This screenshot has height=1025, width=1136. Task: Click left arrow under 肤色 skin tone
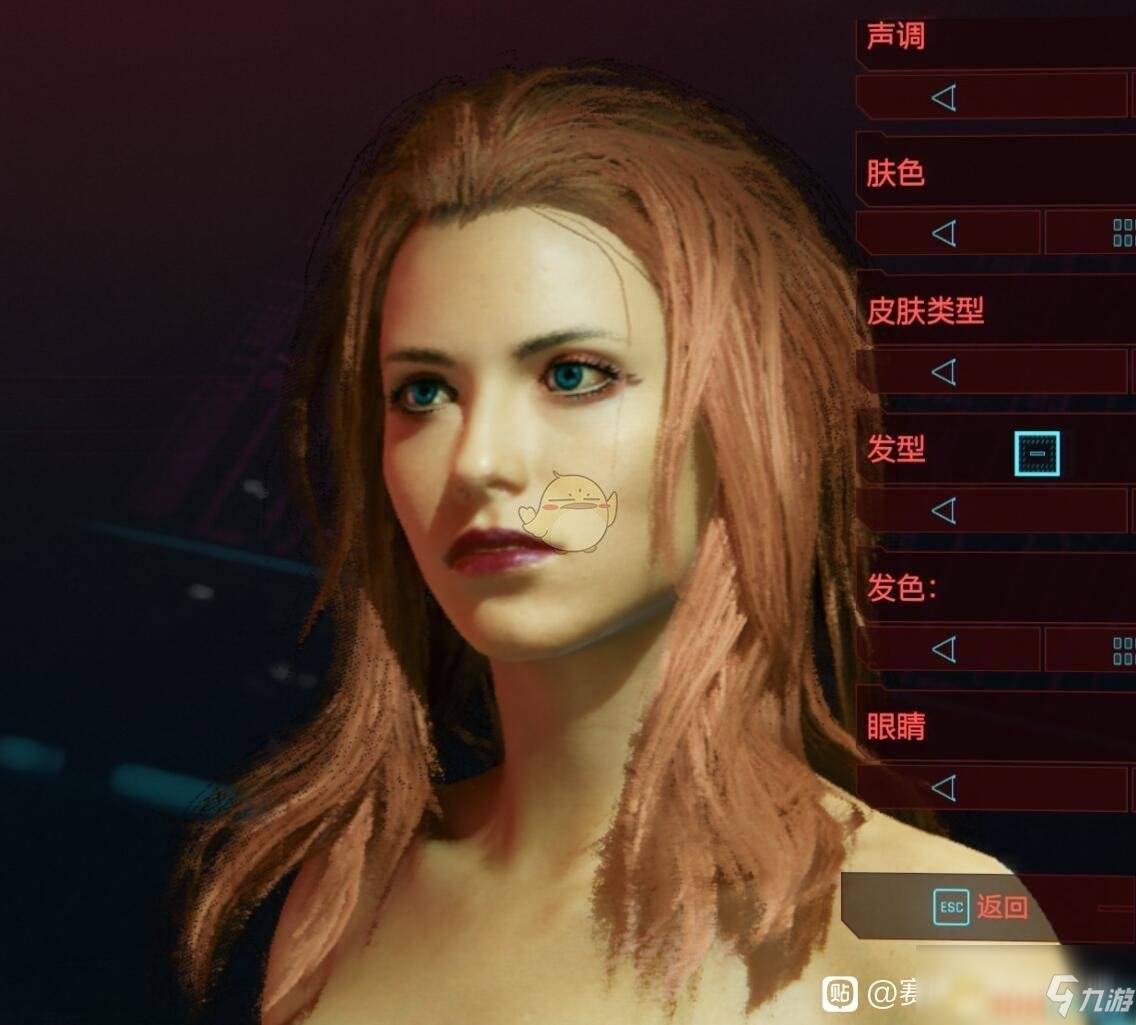[944, 234]
